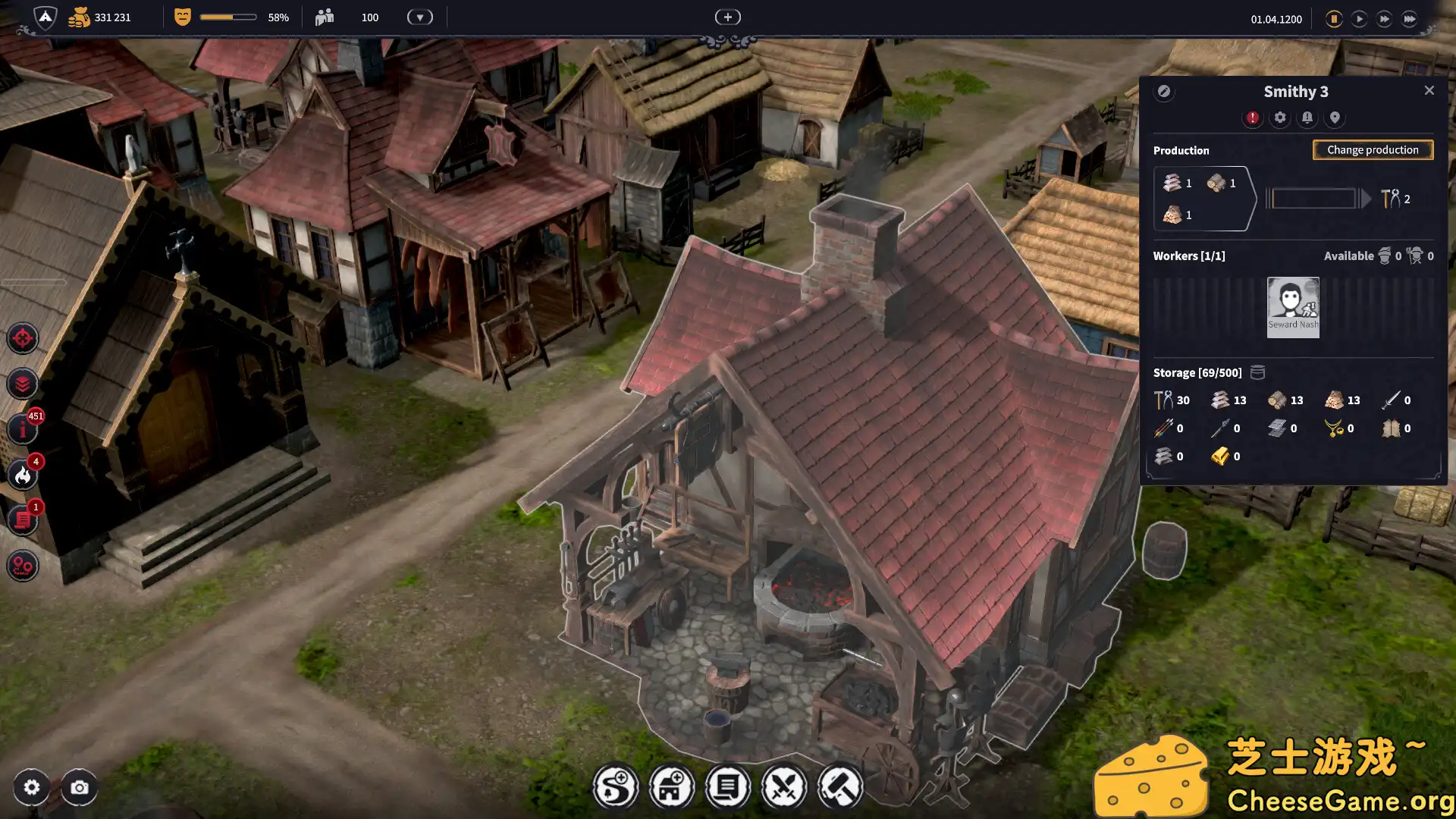This screenshot has width=1456, height=819.
Task: Switch to the location tab of Smithy 3
Action: tap(1335, 118)
